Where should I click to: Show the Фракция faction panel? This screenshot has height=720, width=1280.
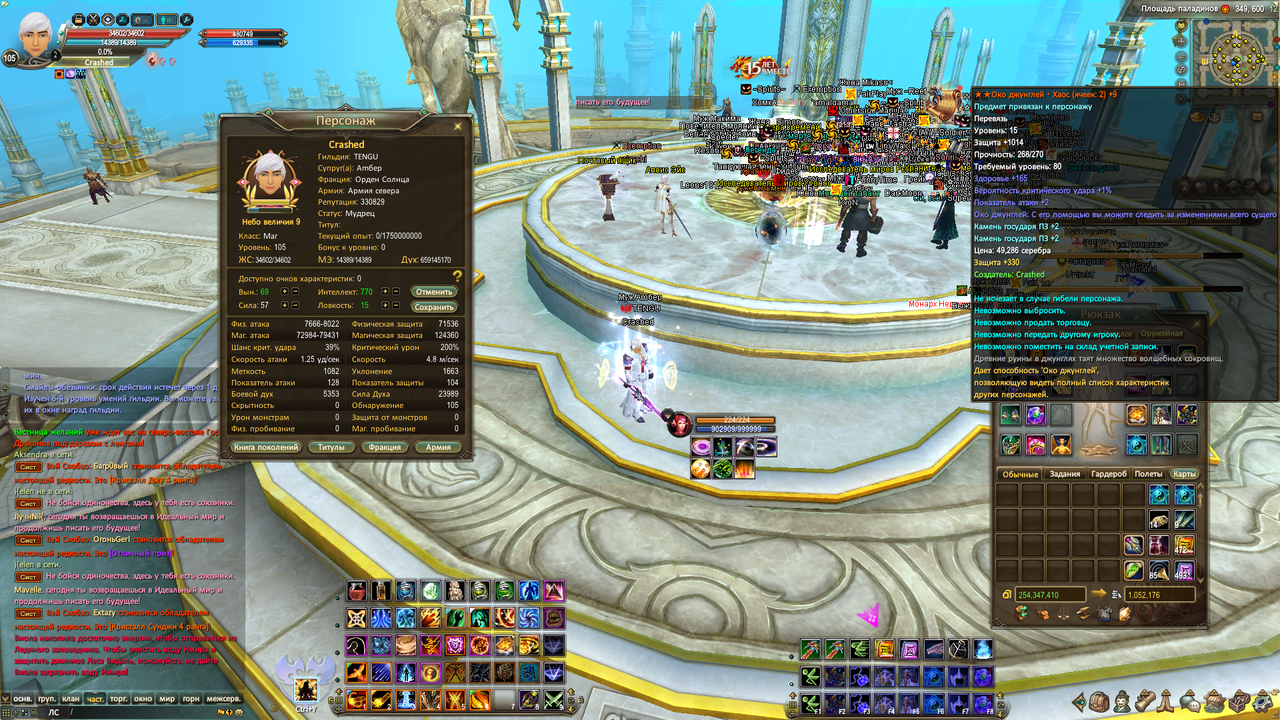[x=385, y=447]
